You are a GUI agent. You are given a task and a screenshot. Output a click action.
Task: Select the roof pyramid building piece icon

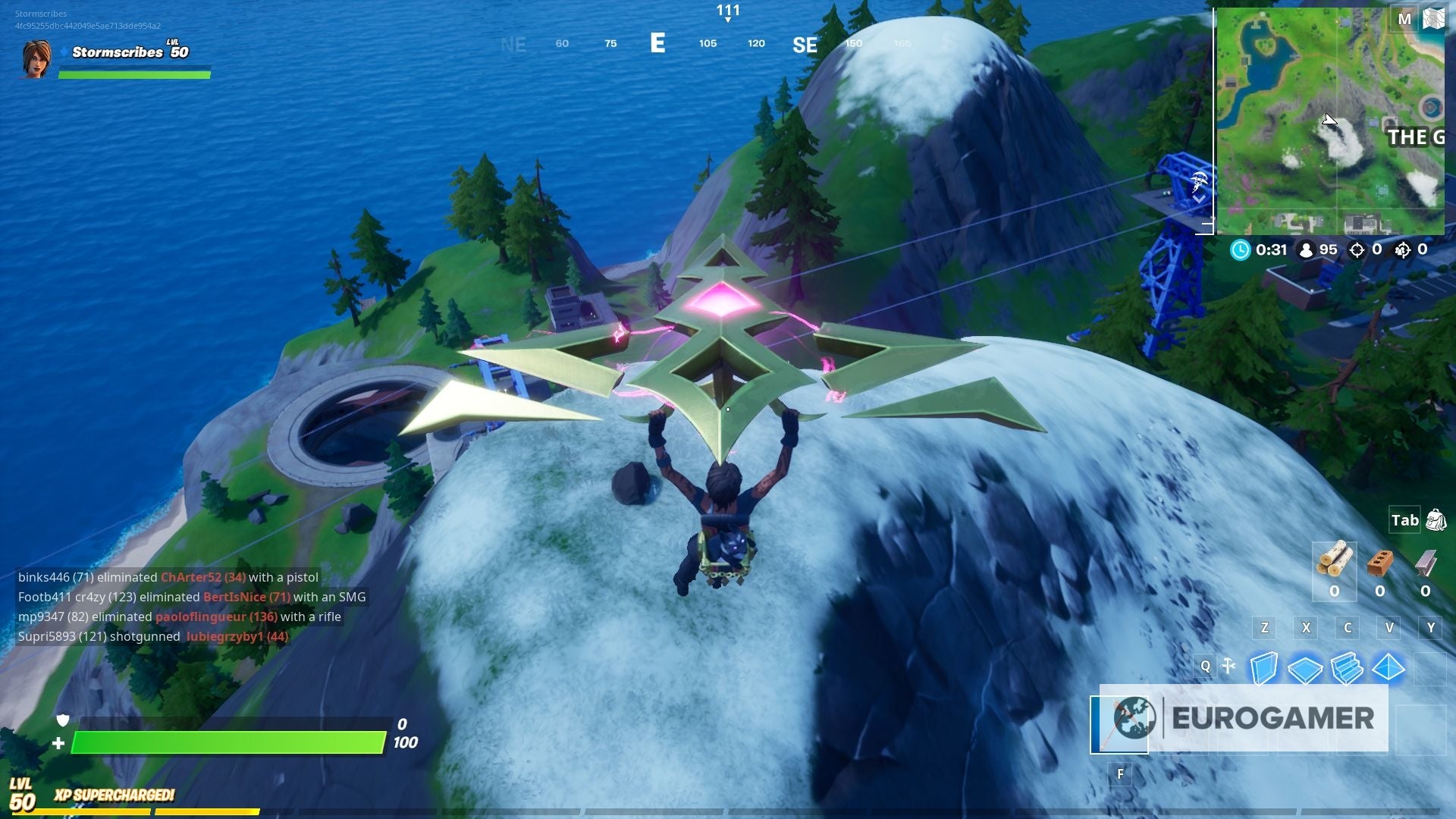point(1389,669)
